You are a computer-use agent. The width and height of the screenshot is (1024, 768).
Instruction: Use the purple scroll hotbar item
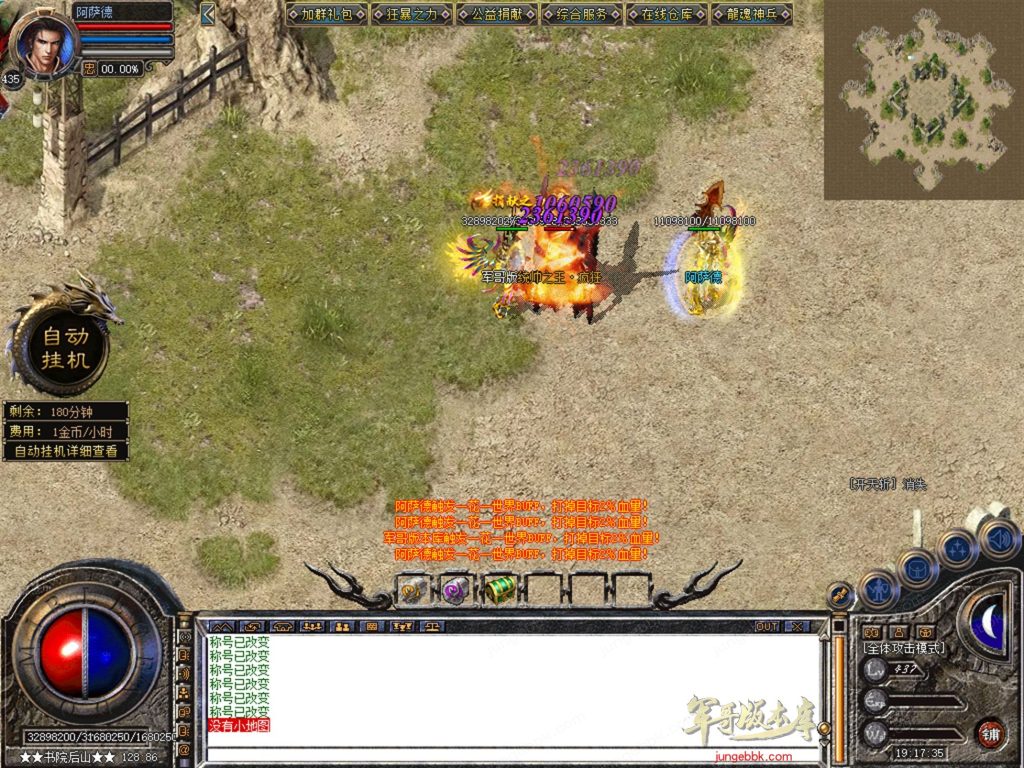(456, 590)
